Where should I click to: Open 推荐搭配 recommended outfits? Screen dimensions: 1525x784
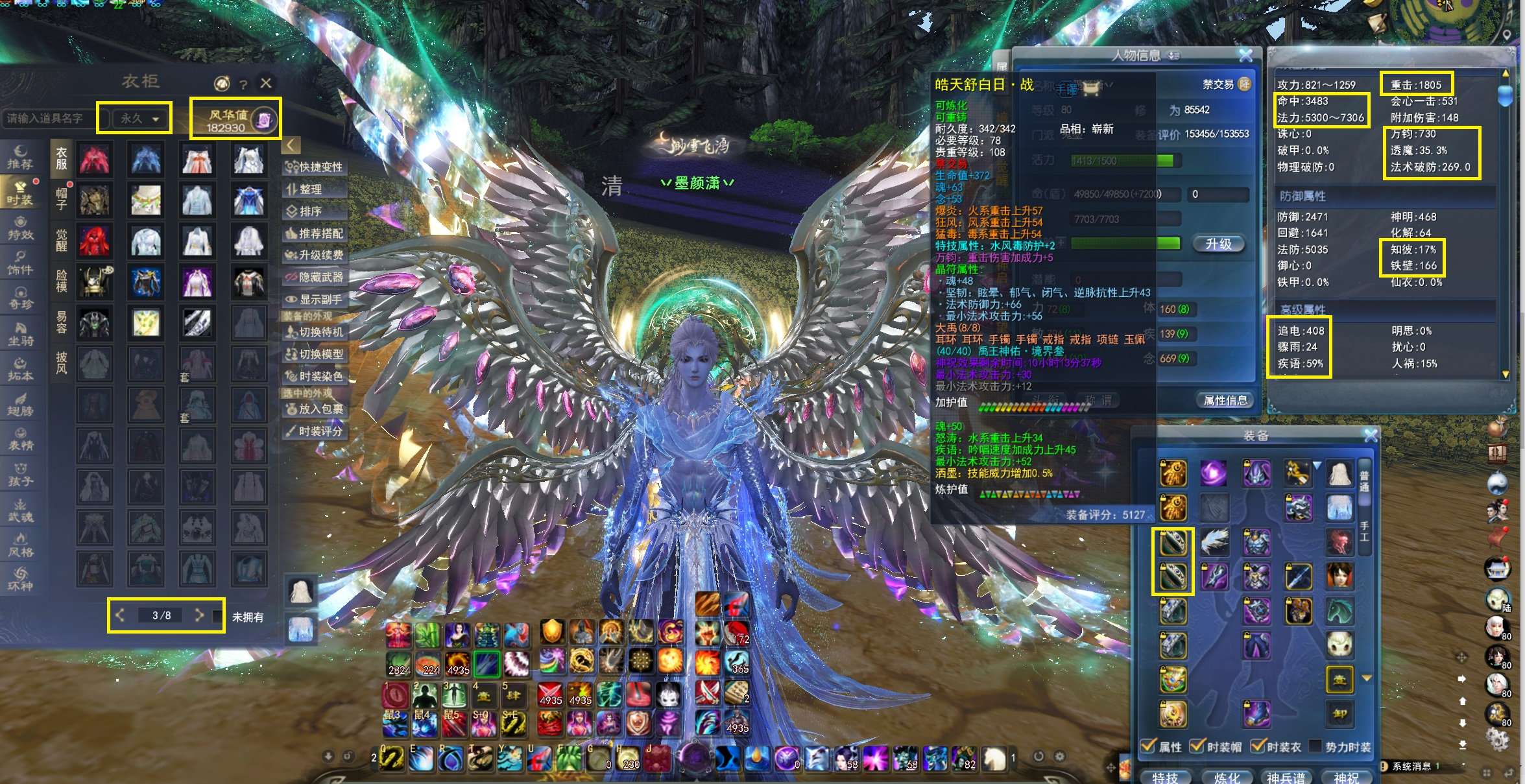315,233
